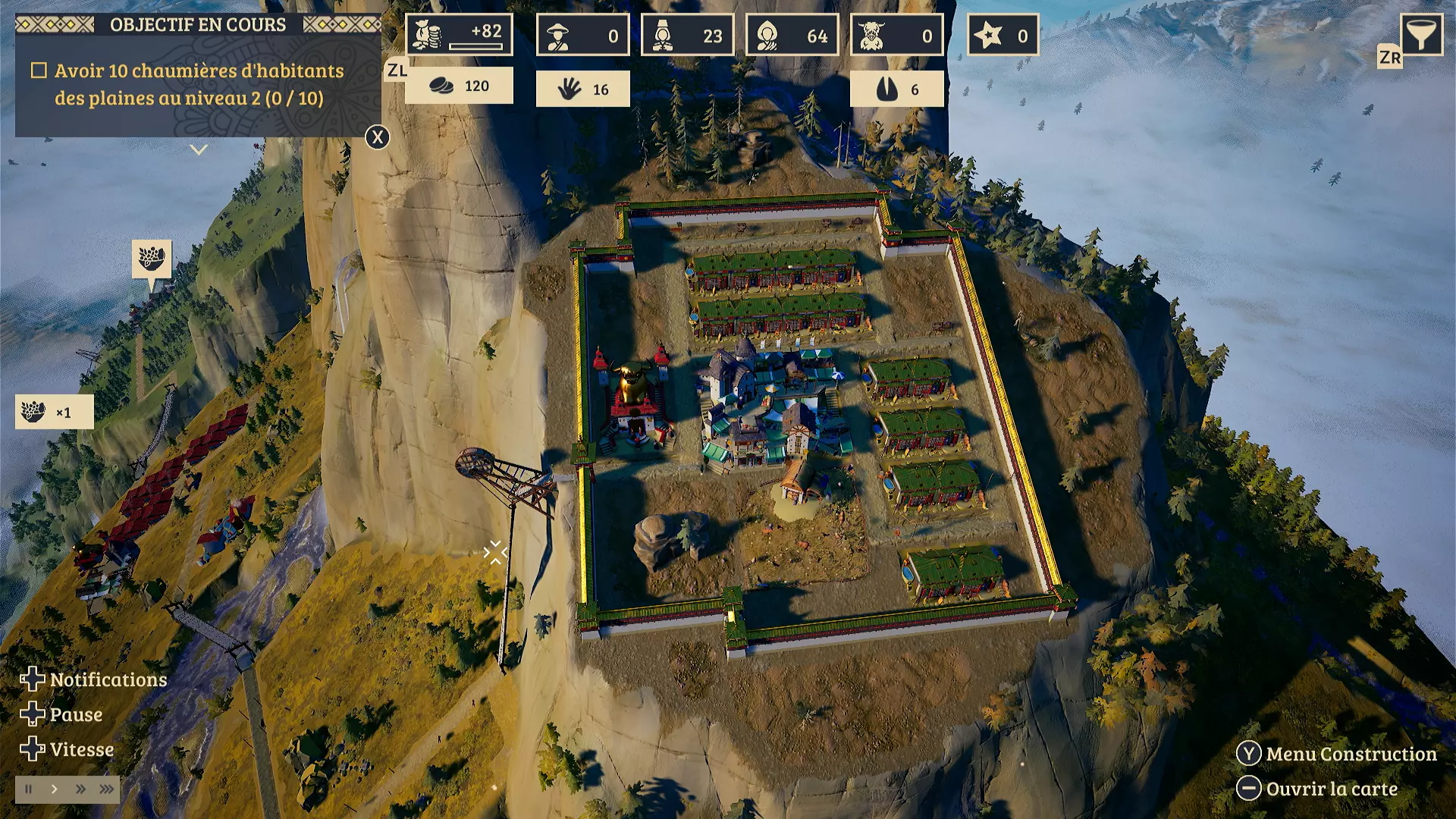Choose the double-arrow fast speed

point(80,789)
